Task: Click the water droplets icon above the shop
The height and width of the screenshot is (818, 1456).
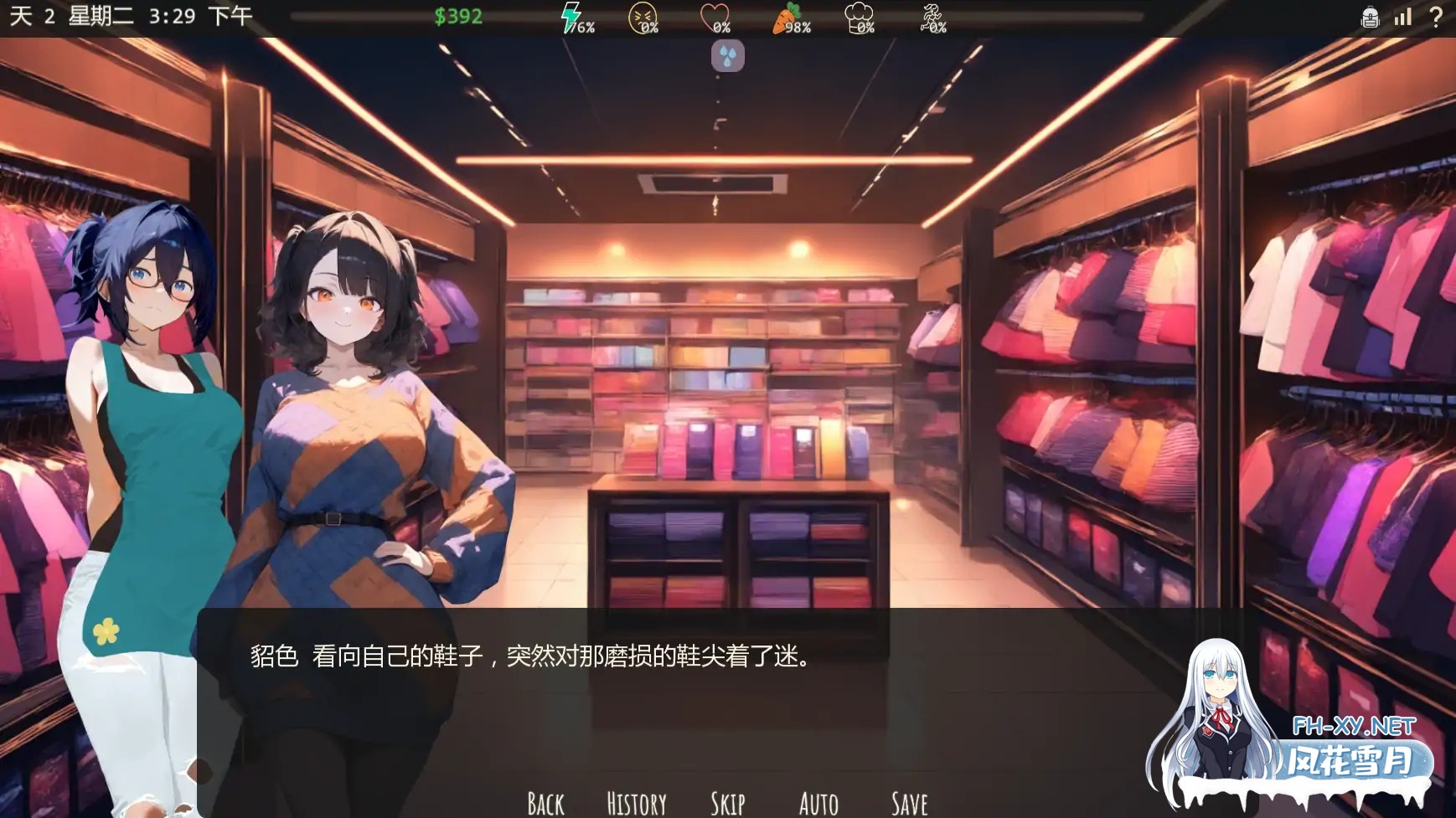Action: click(x=726, y=56)
